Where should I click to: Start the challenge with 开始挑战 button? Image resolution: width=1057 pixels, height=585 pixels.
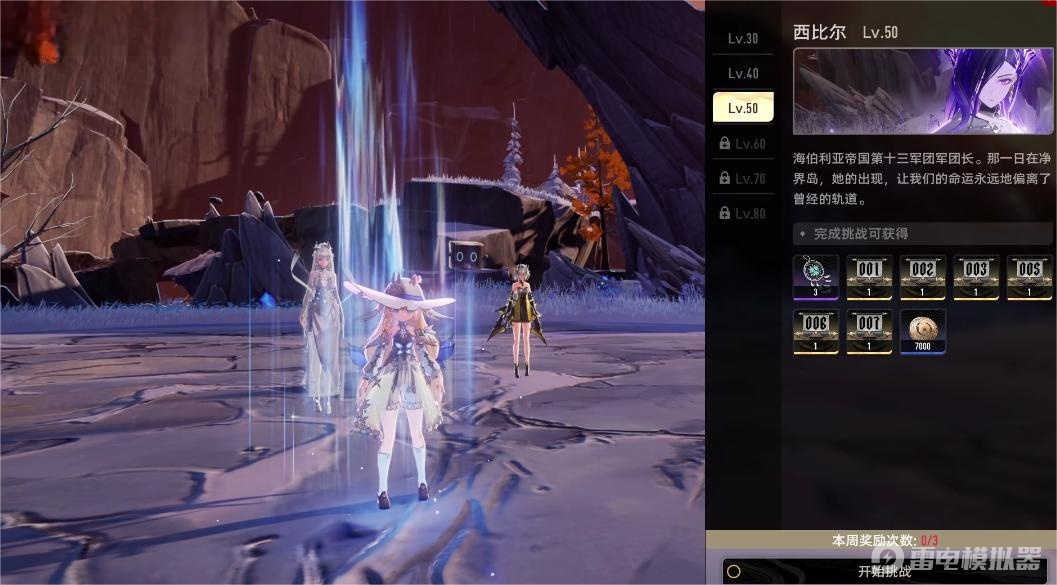pyautogui.click(x=883, y=571)
